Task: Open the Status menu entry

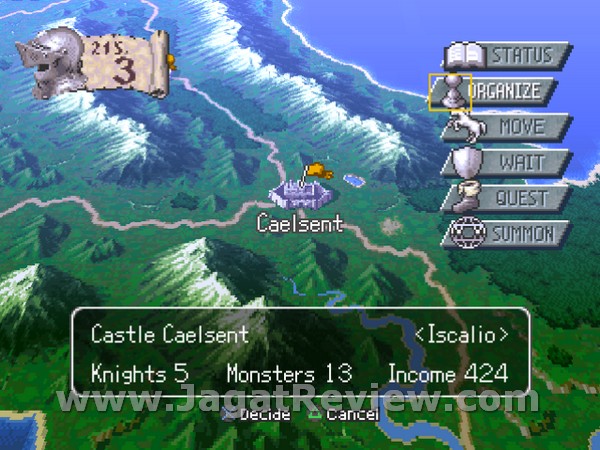Action: (x=508, y=55)
